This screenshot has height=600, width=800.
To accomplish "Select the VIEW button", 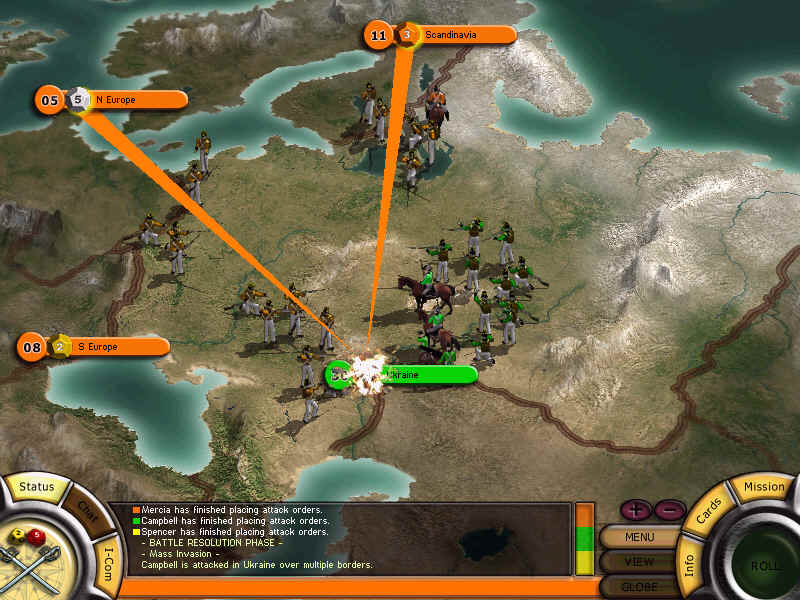I will [x=639, y=561].
